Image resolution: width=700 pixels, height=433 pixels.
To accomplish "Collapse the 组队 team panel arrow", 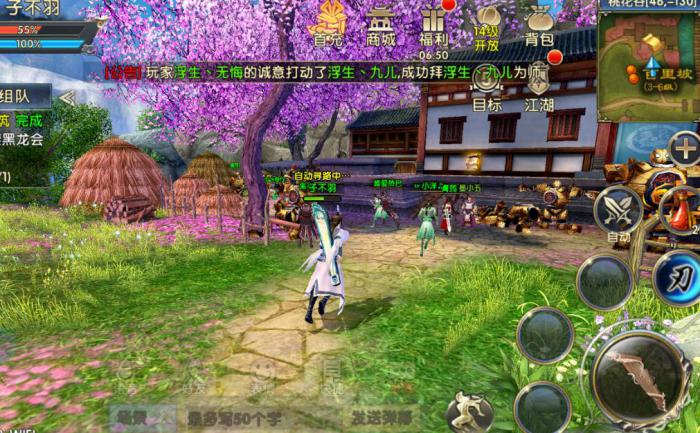I will pyautogui.click(x=67, y=97).
